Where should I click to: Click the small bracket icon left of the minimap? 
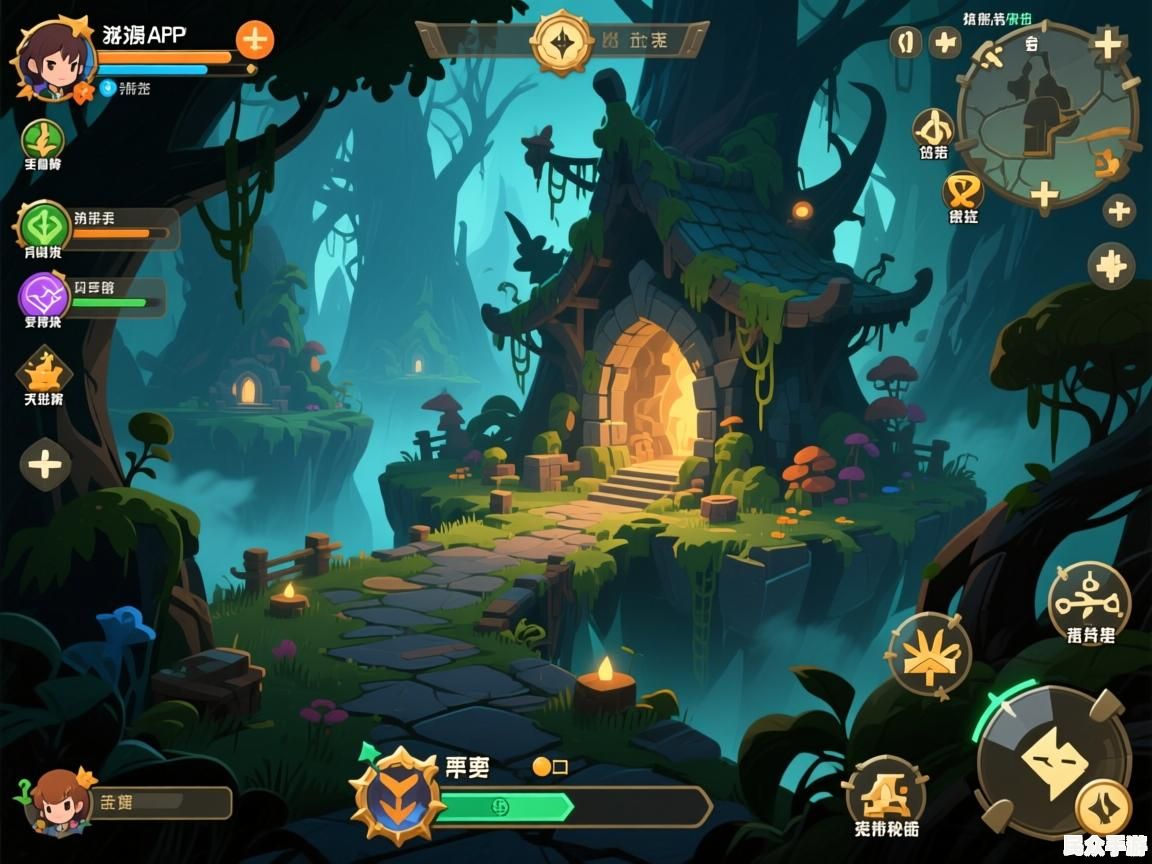pyautogui.click(x=906, y=43)
